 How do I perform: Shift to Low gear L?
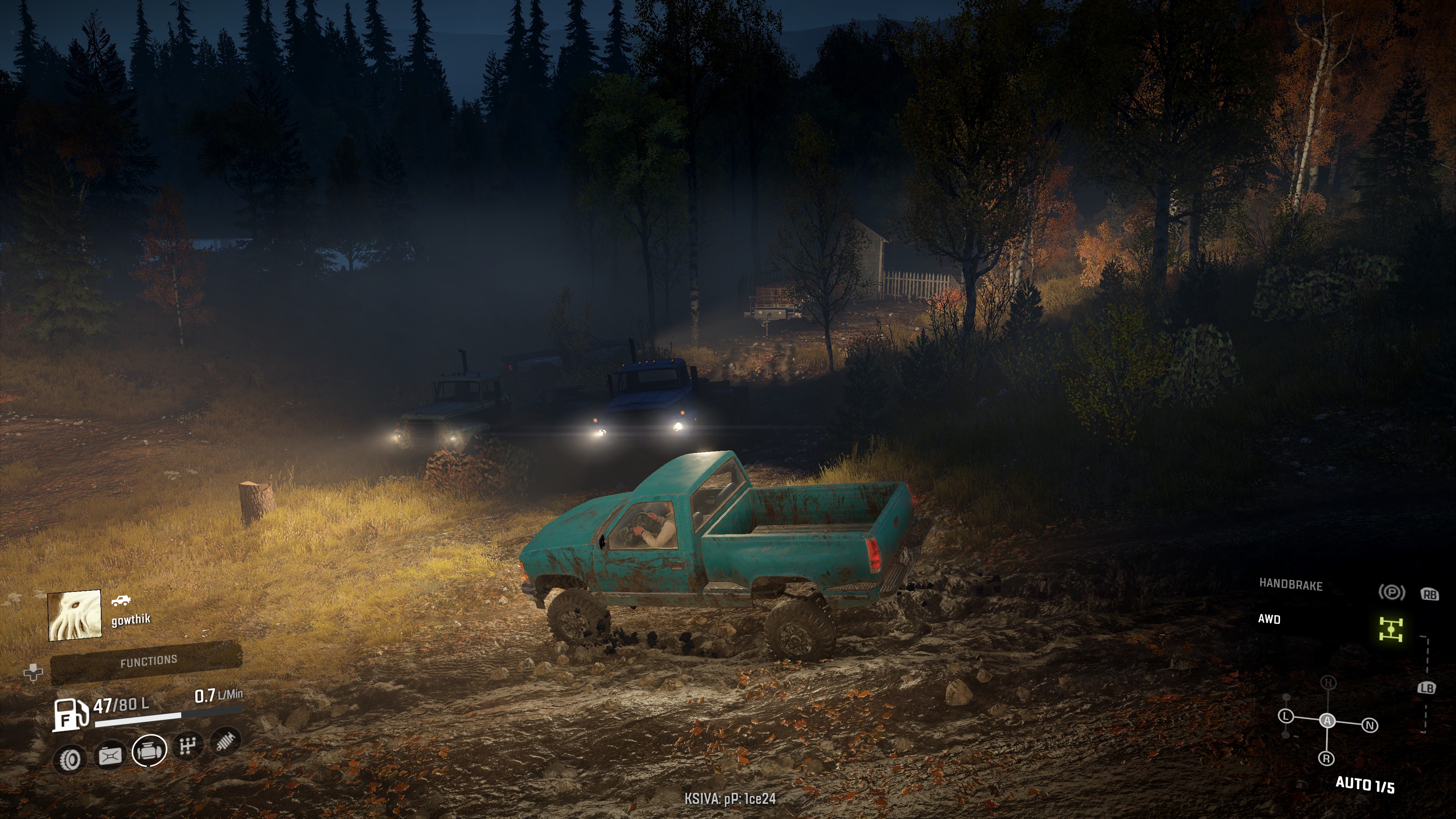pos(1287,716)
